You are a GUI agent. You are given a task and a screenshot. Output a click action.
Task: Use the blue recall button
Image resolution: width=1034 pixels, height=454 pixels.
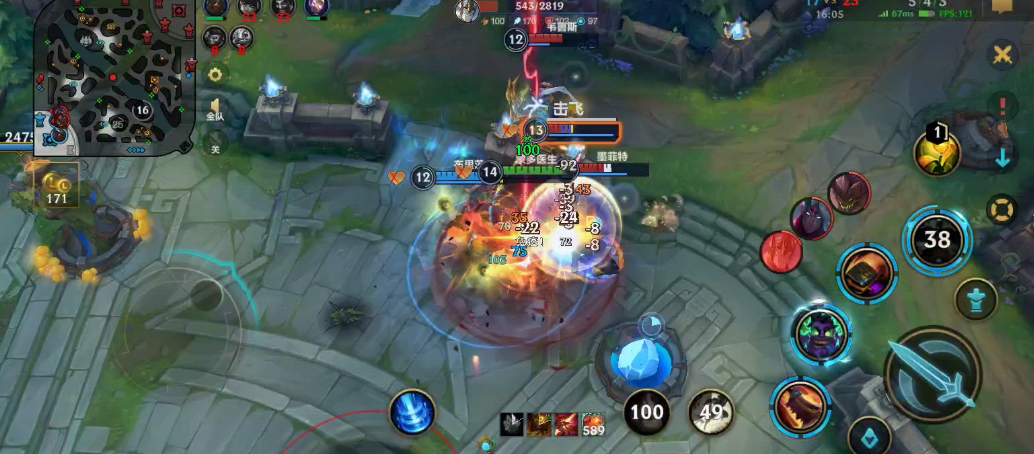(412, 411)
